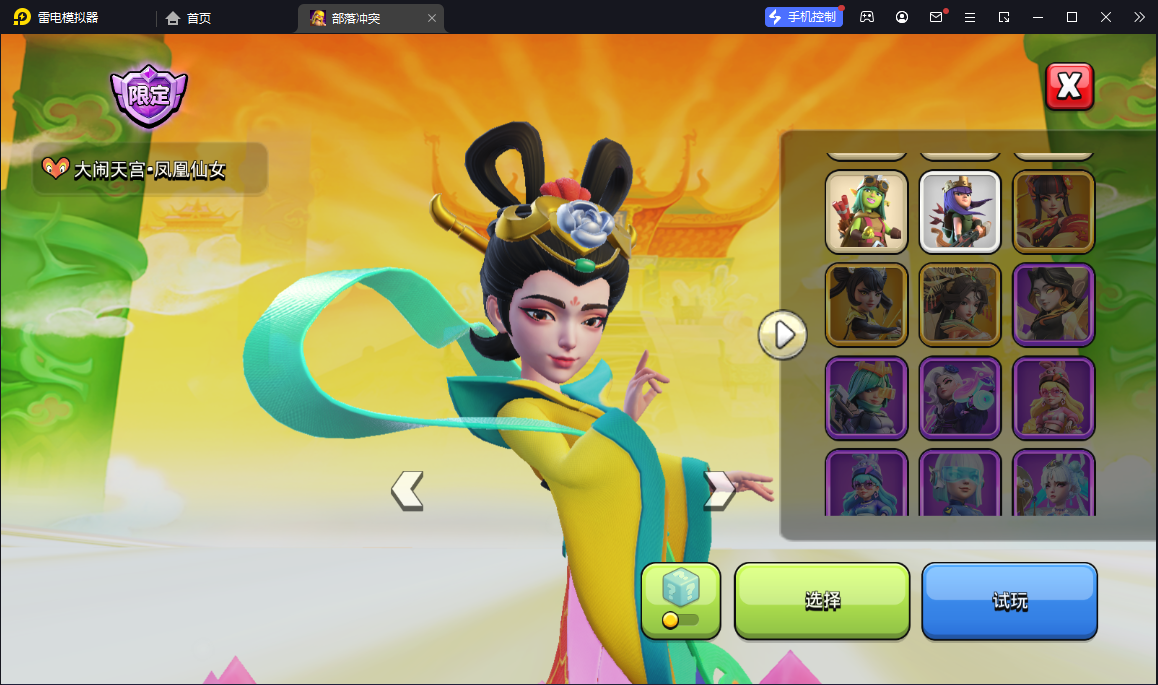This screenshot has width=1158, height=685.
Task: Pick the white-haired skin holding a pink drink
Action: (x=959, y=398)
